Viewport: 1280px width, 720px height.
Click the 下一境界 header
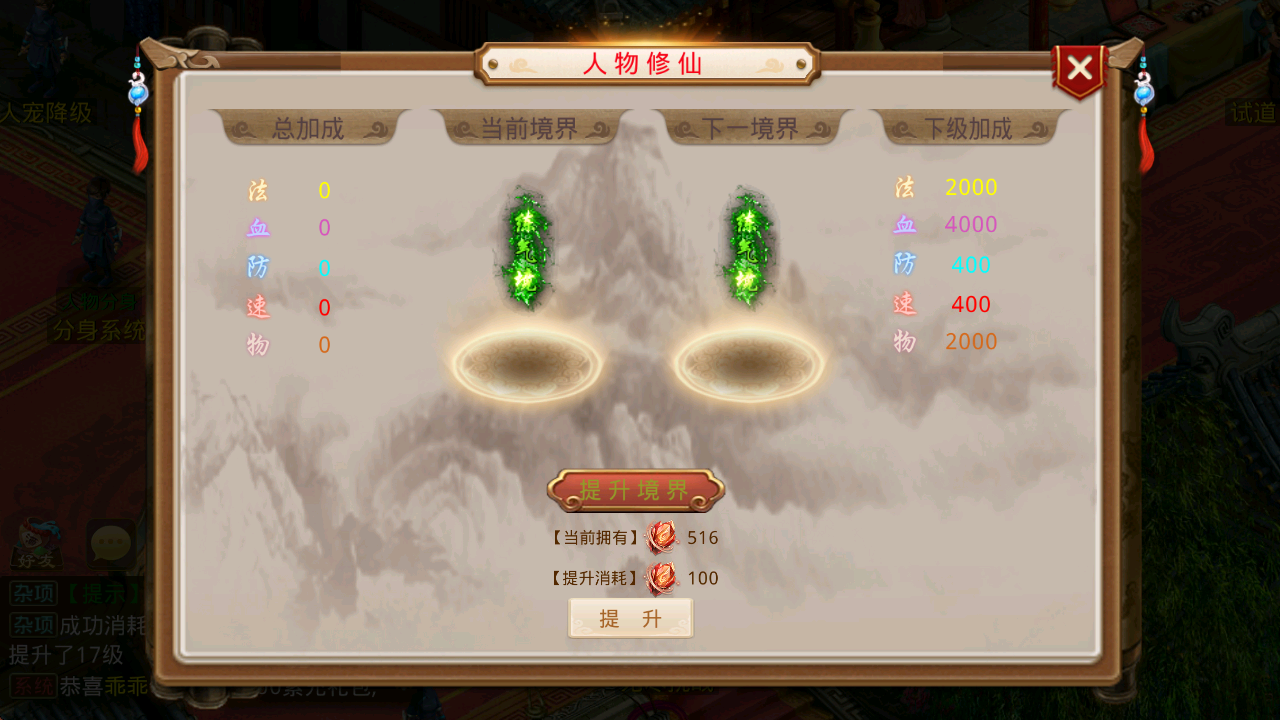click(747, 128)
